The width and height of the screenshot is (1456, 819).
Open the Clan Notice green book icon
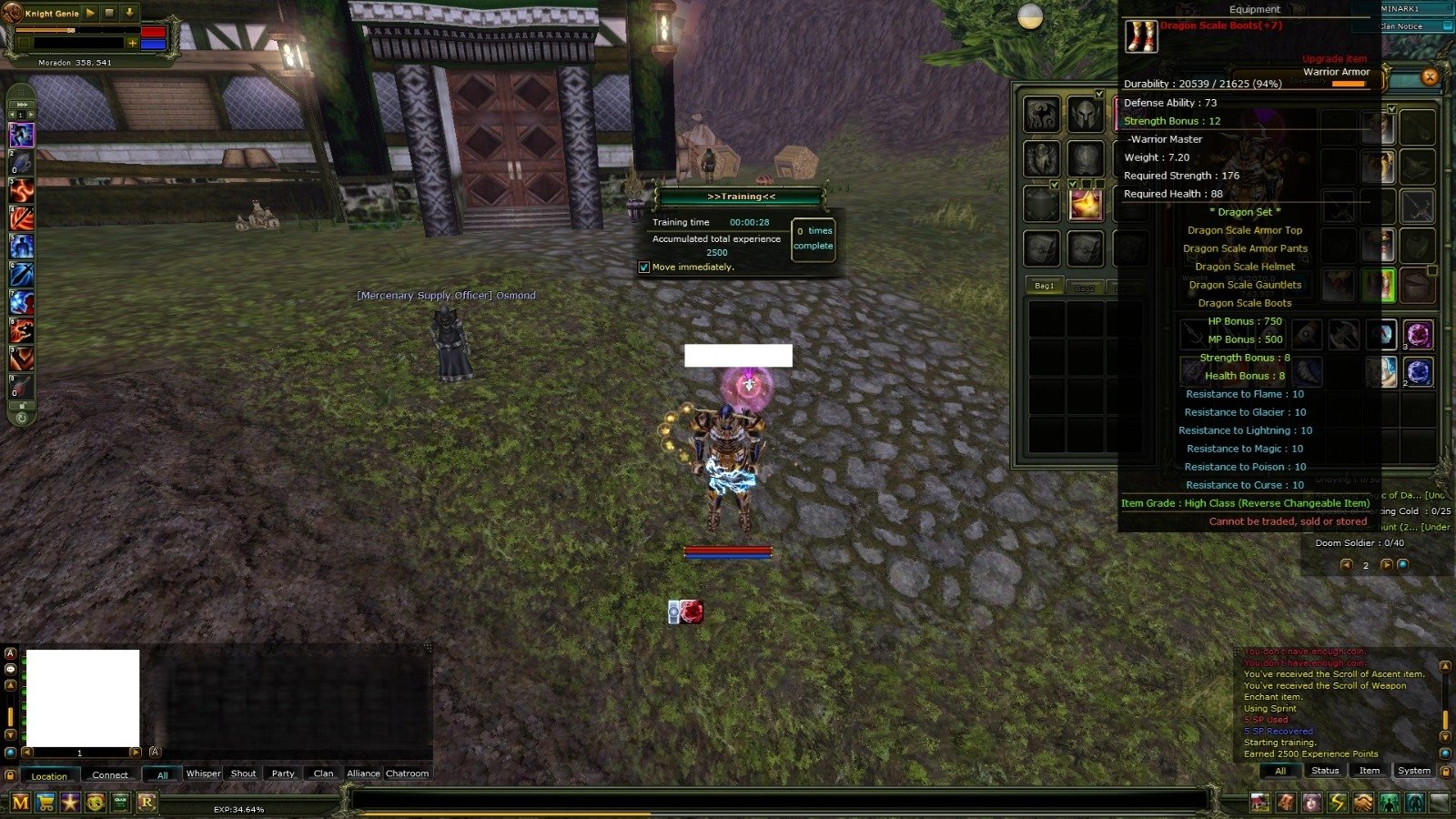[120, 801]
